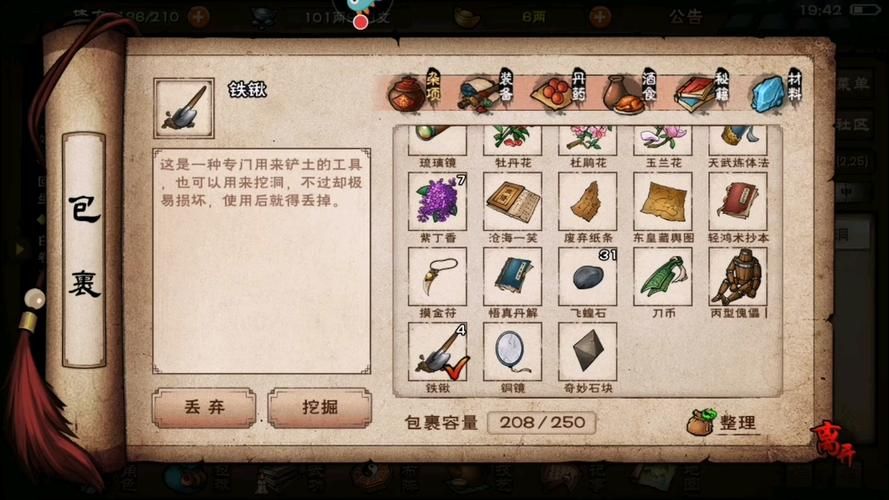Close the bag with the 离开 button

tap(828, 439)
